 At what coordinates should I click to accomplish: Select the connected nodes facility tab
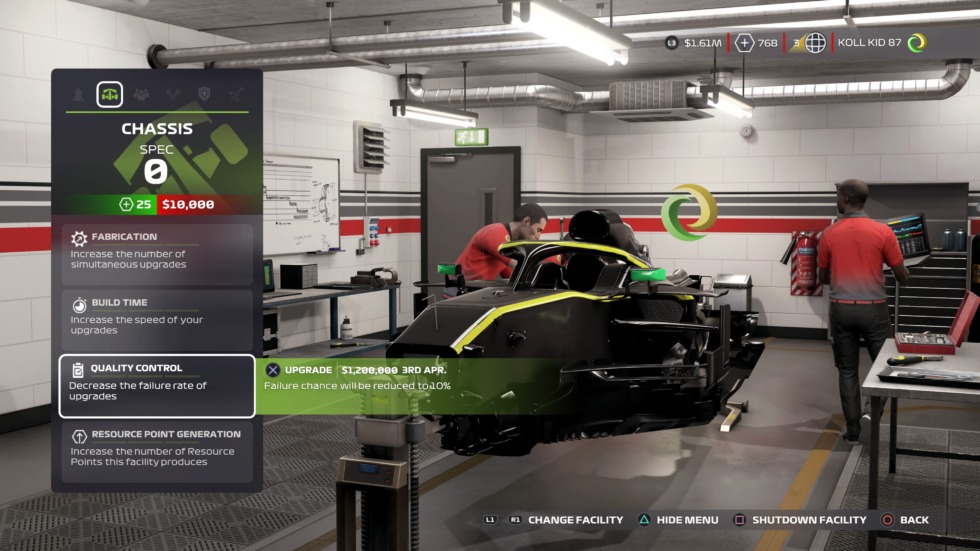(235, 94)
